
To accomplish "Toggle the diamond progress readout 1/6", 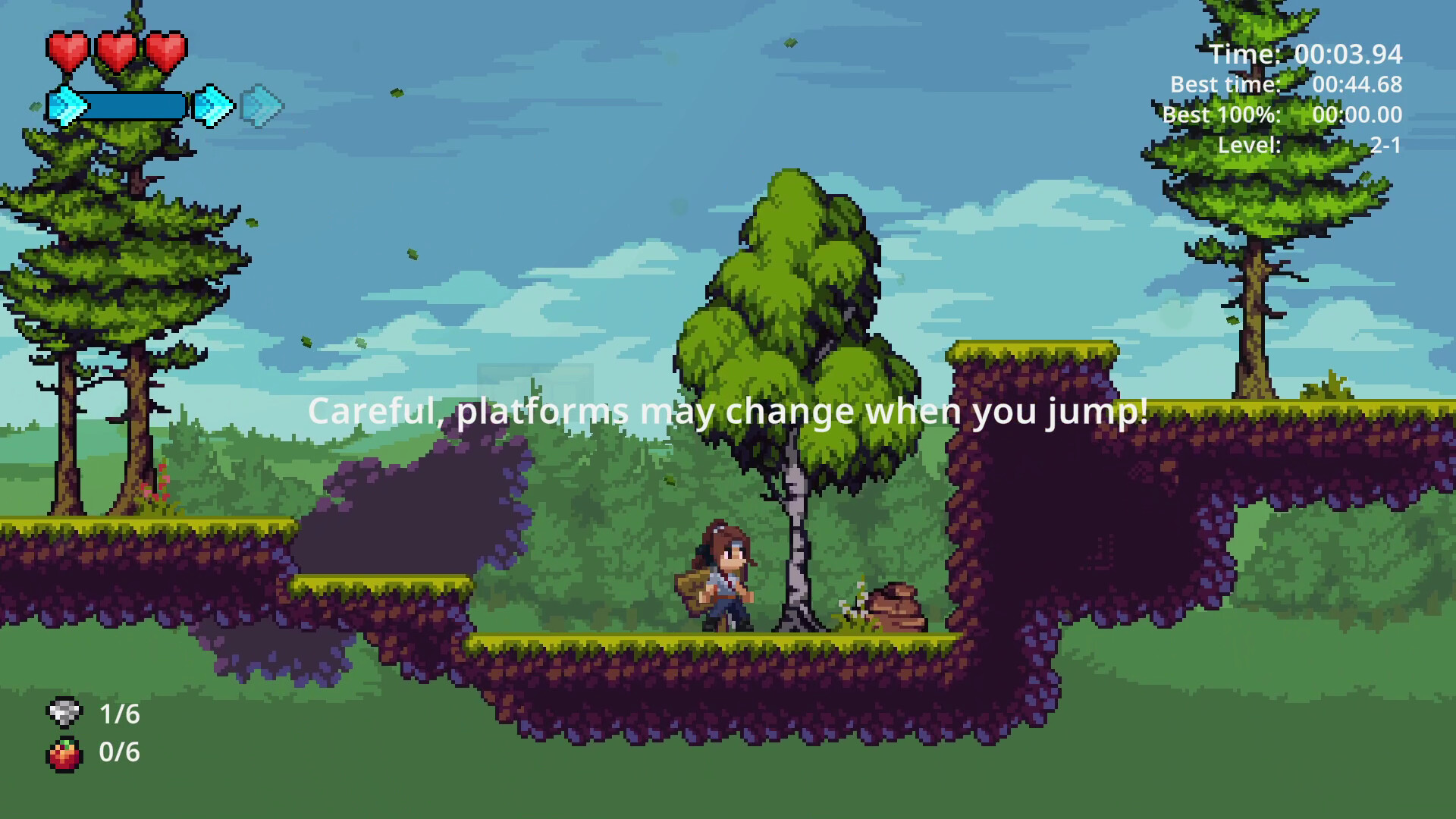I will click(x=120, y=714).
